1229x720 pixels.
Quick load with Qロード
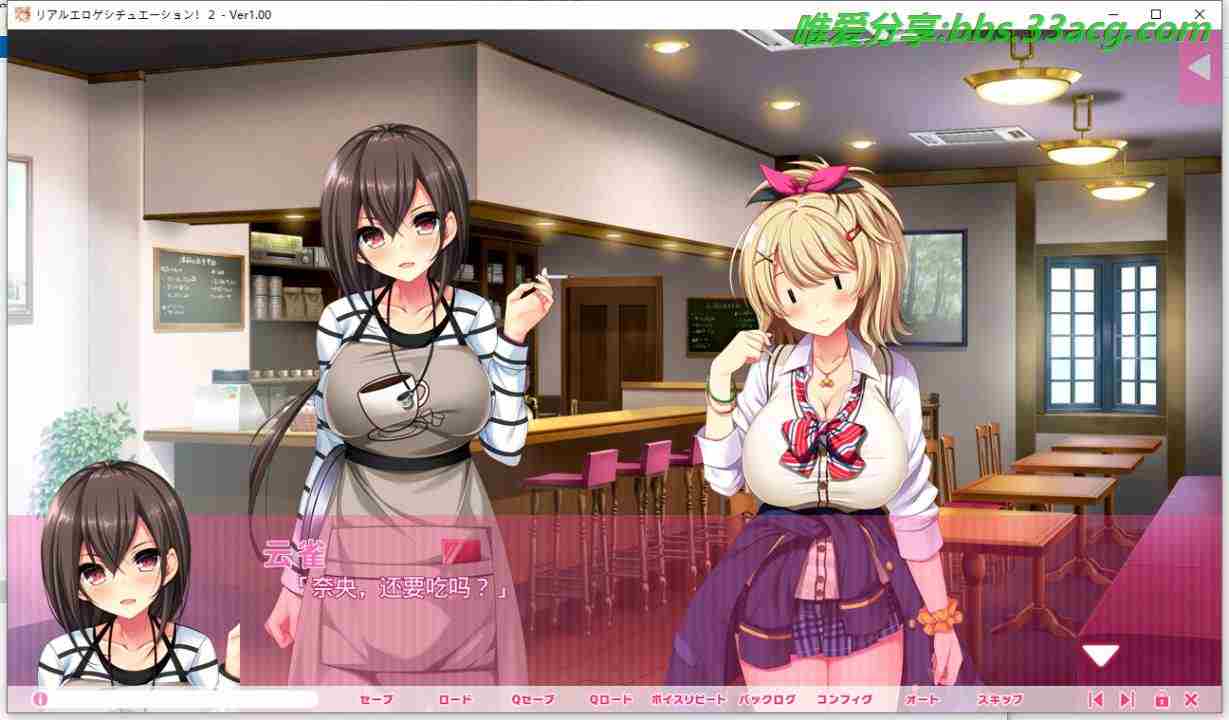click(x=610, y=700)
